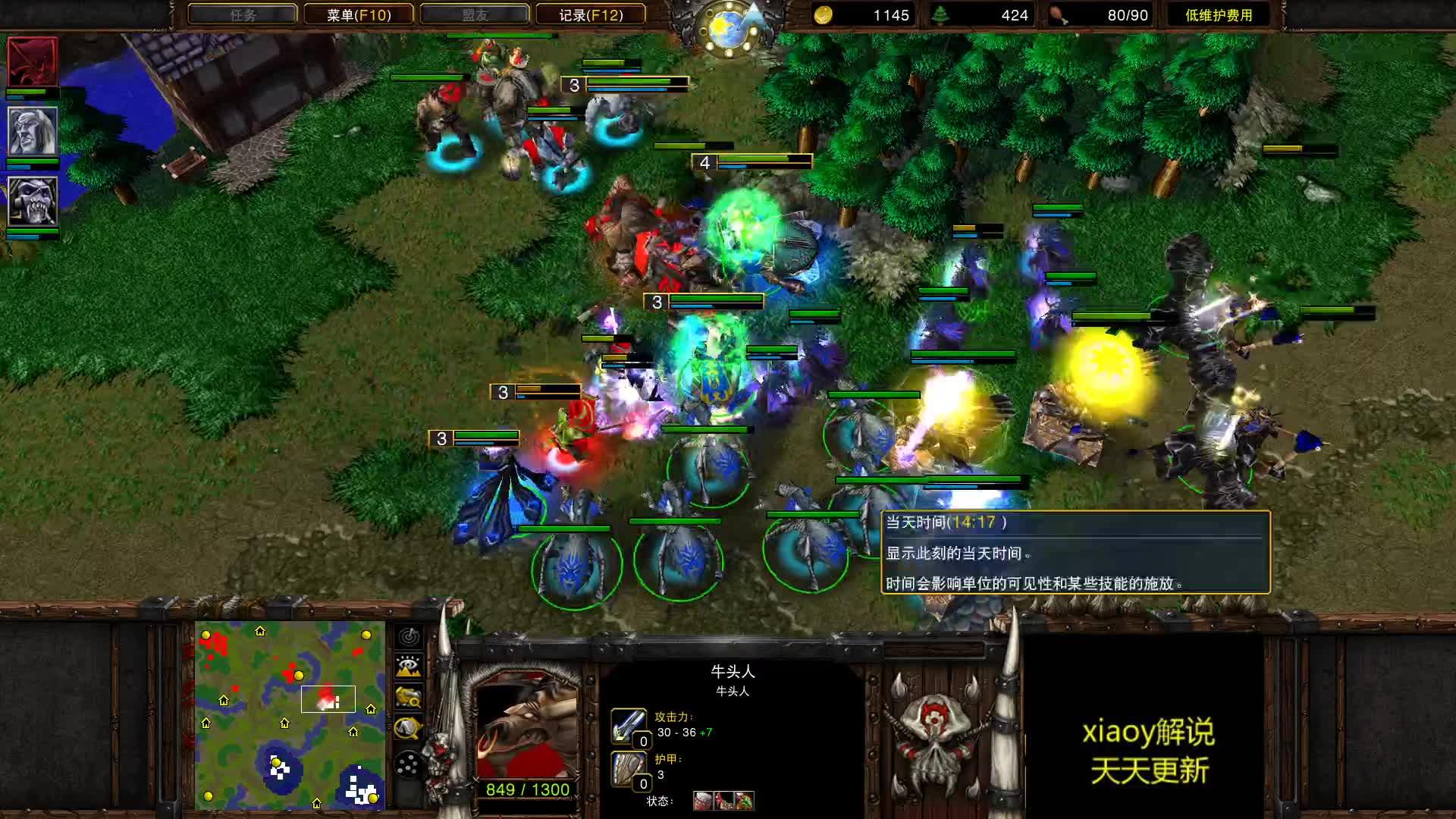Select the red Blademaster hero portrait
Image resolution: width=1456 pixels, height=819 pixels.
click(x=33, y=61)
